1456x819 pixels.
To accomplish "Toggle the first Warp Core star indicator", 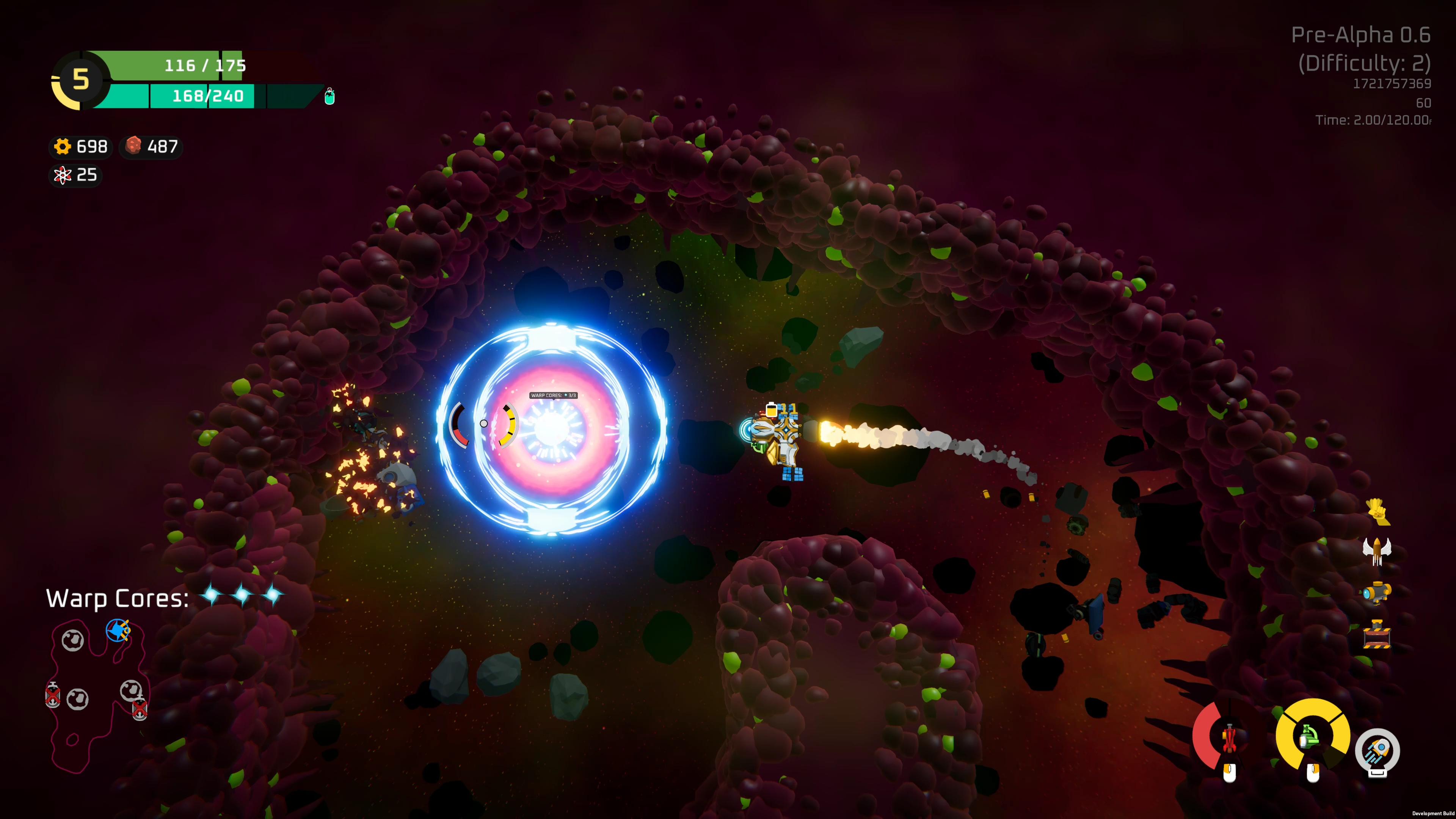I will coord(212,595).
